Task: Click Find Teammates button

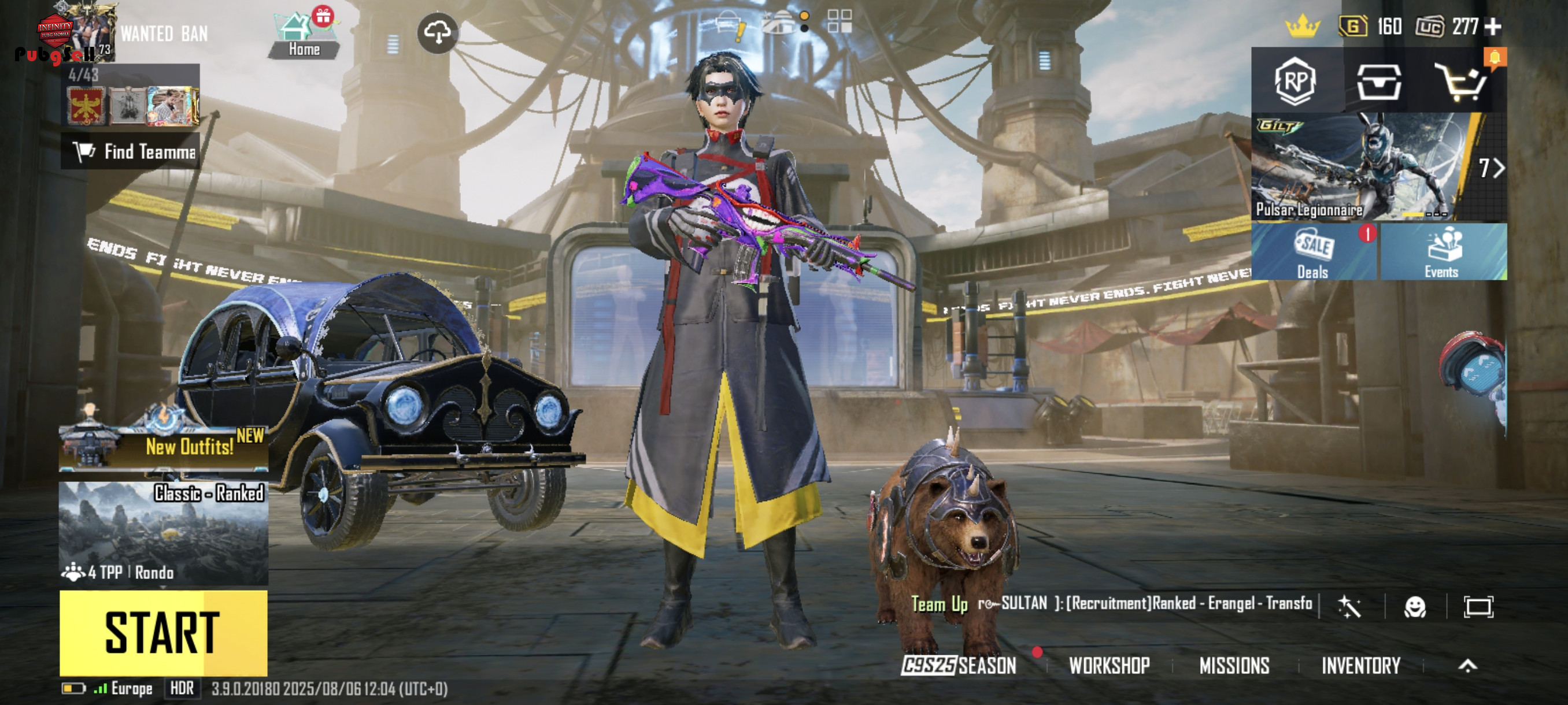Action: 130,151
